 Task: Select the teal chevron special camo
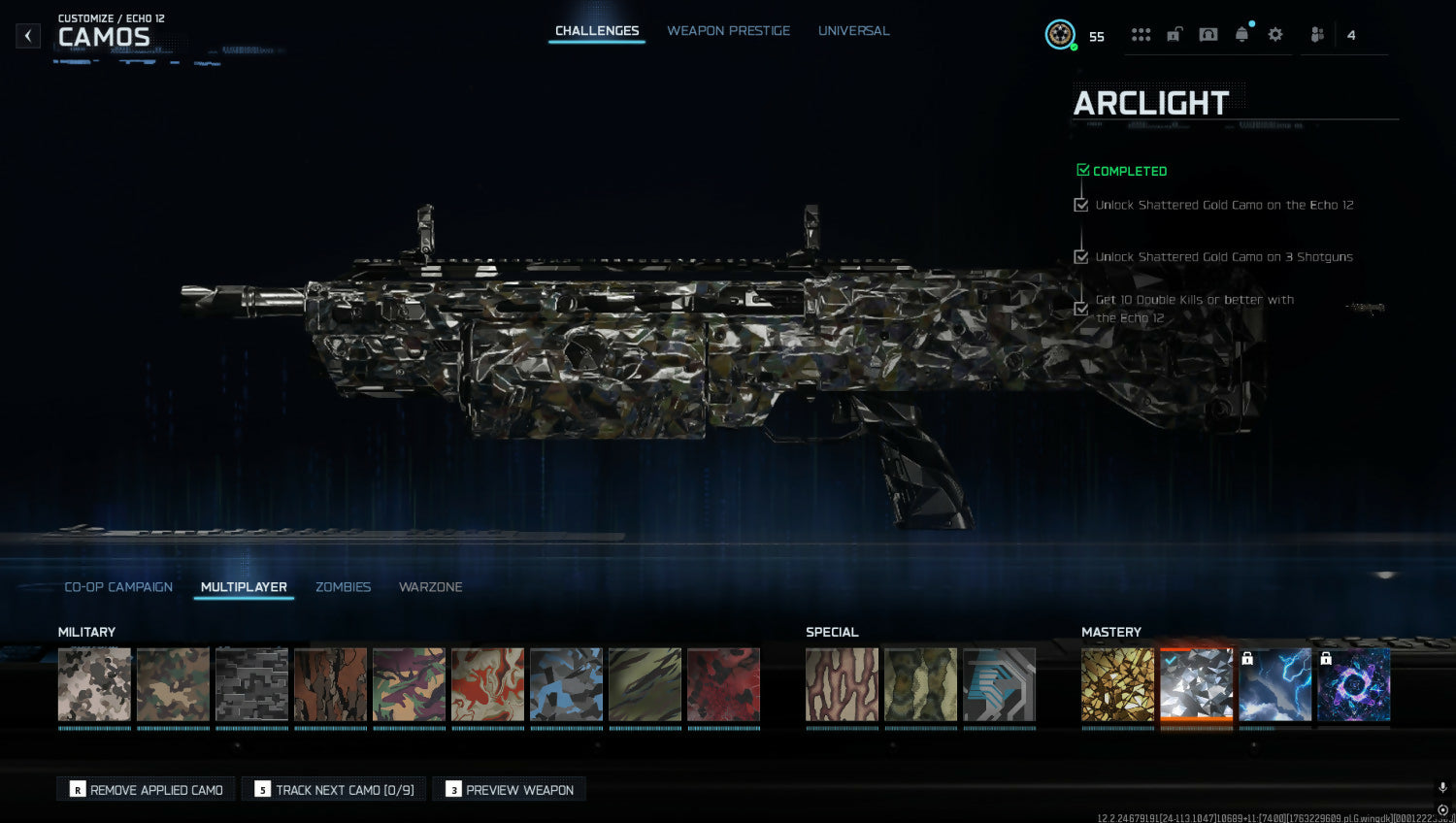click(1000, 684)
